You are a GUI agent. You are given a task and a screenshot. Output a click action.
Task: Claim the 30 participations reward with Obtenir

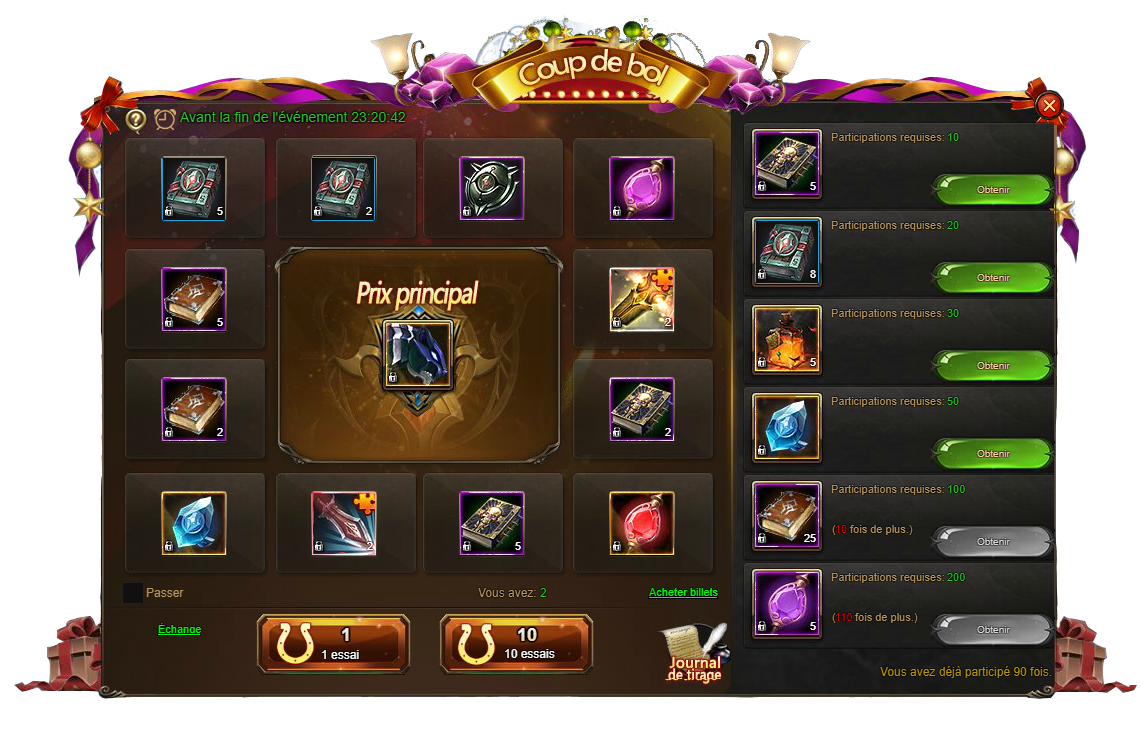(x=992, y=366)
